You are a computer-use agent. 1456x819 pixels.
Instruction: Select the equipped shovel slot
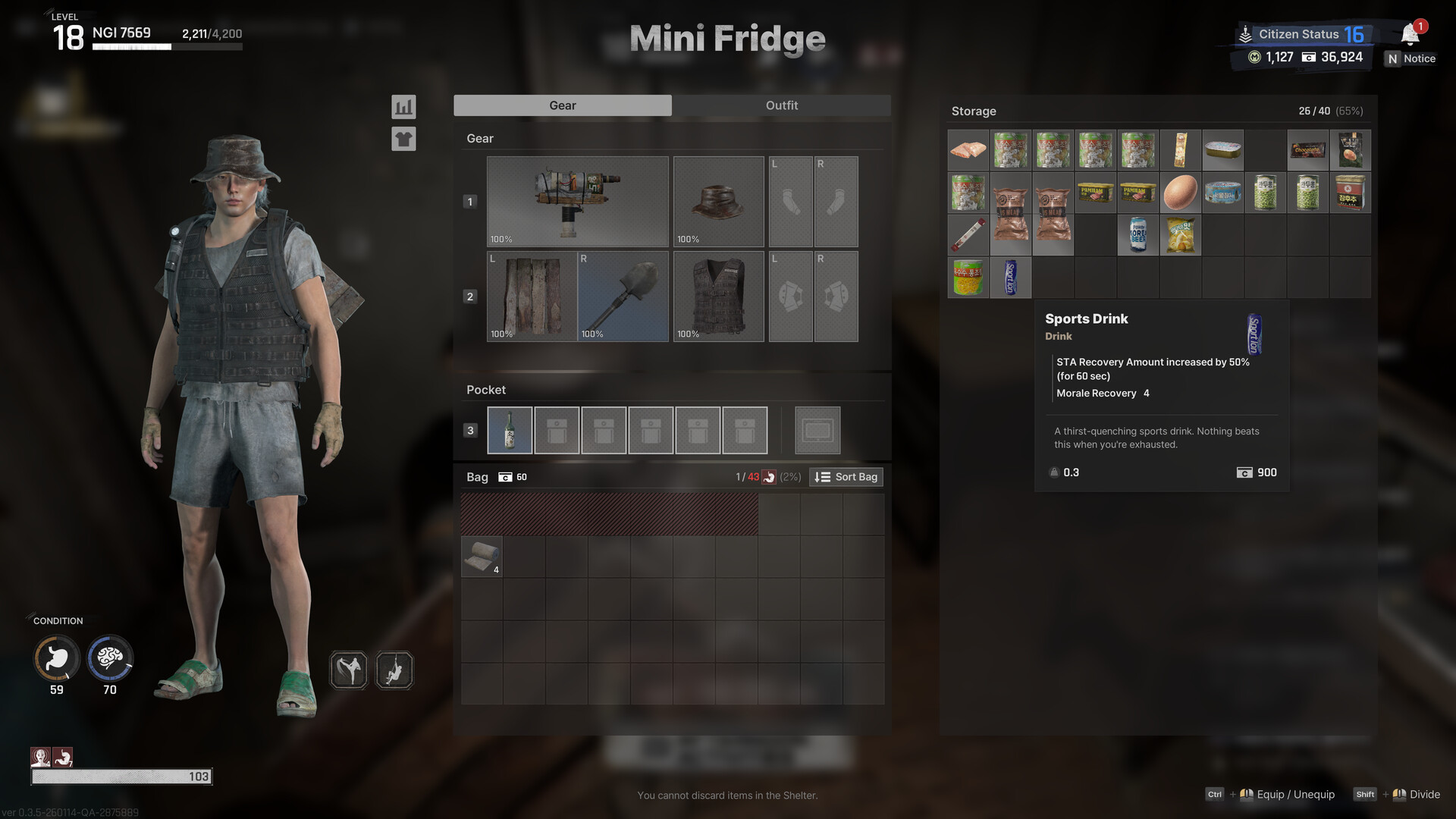pos(623,297)
